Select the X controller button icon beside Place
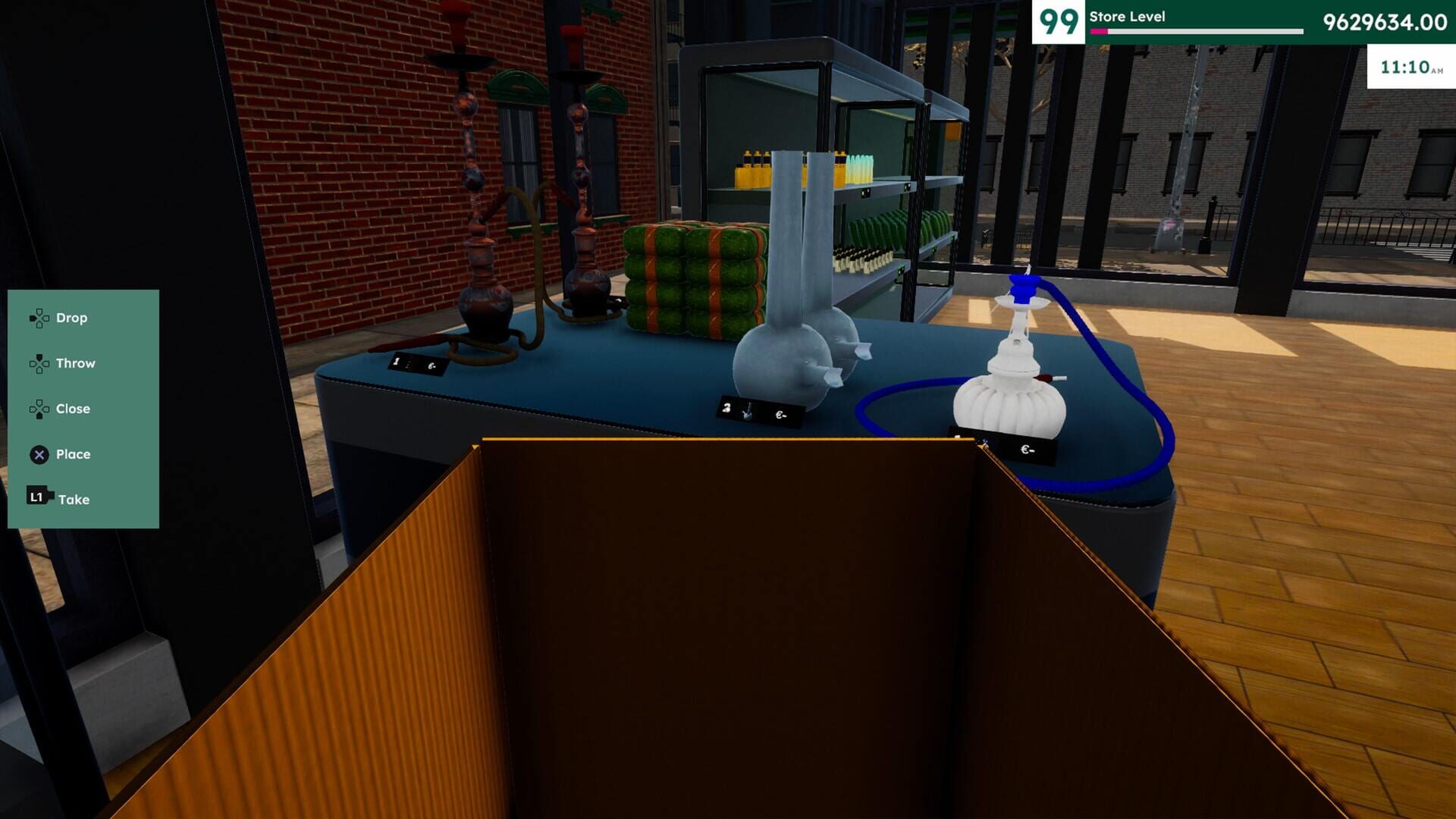1456x819 pixels. point(38,454)
